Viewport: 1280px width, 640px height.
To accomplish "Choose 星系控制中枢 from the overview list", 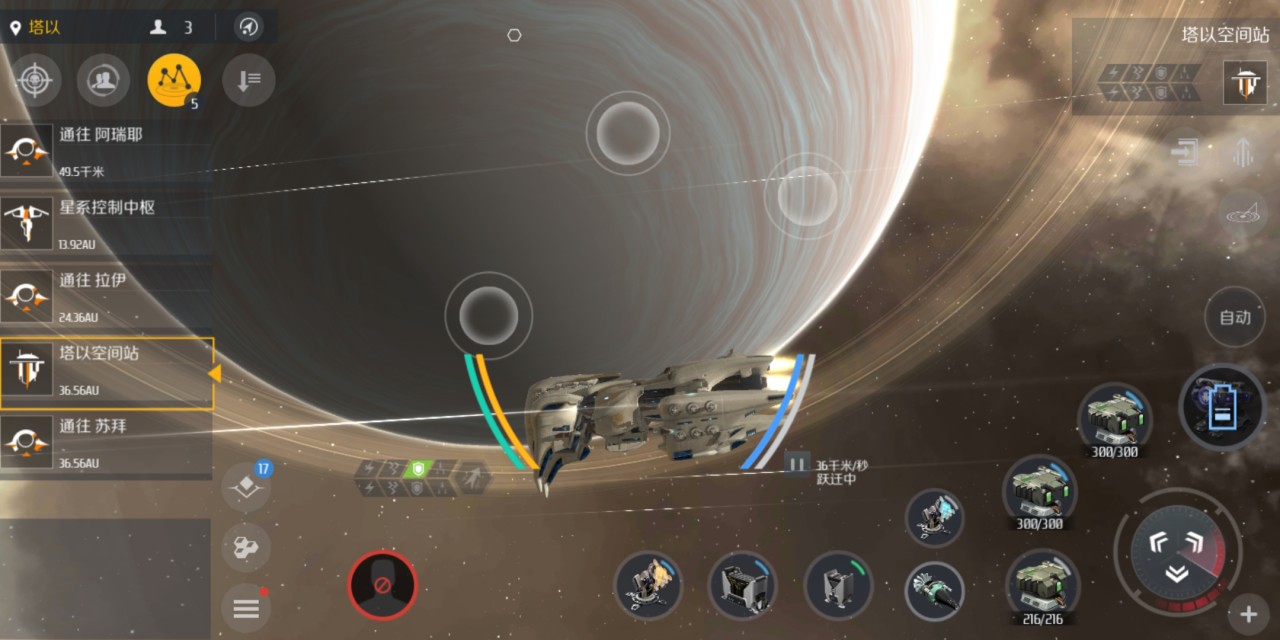I will point(105,223).
